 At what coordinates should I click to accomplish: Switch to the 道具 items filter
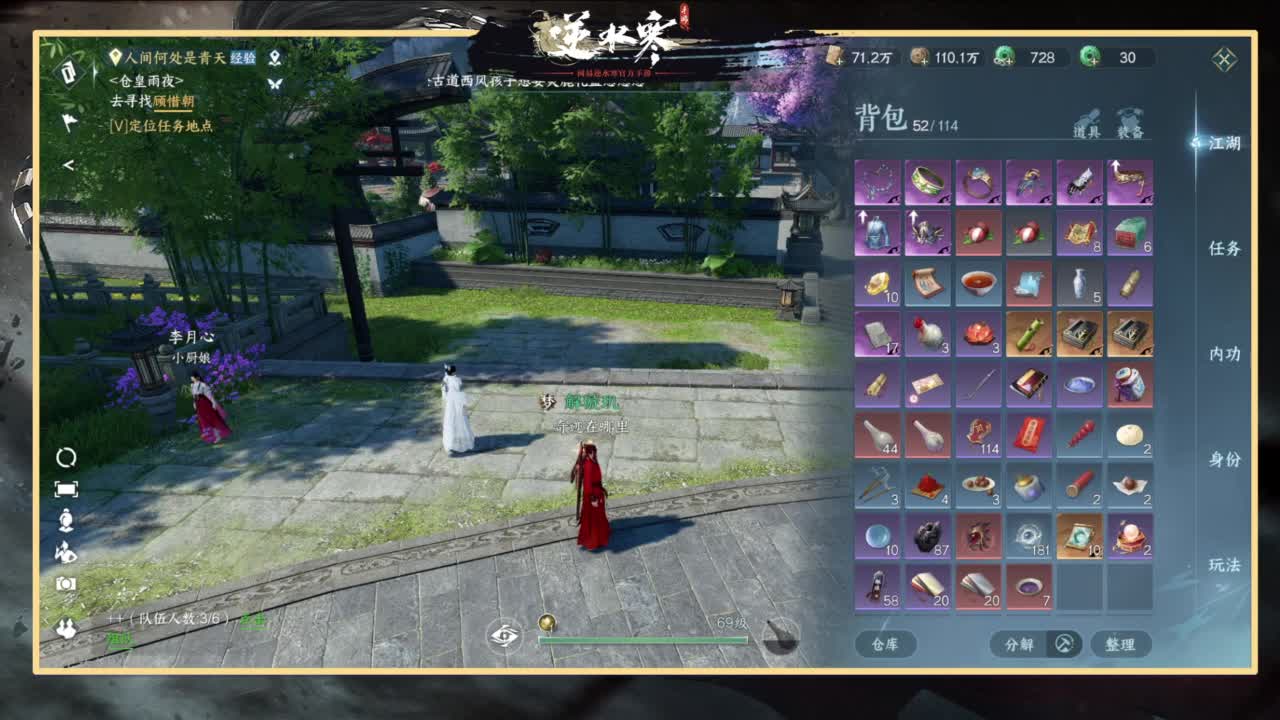pos(1087,124)
